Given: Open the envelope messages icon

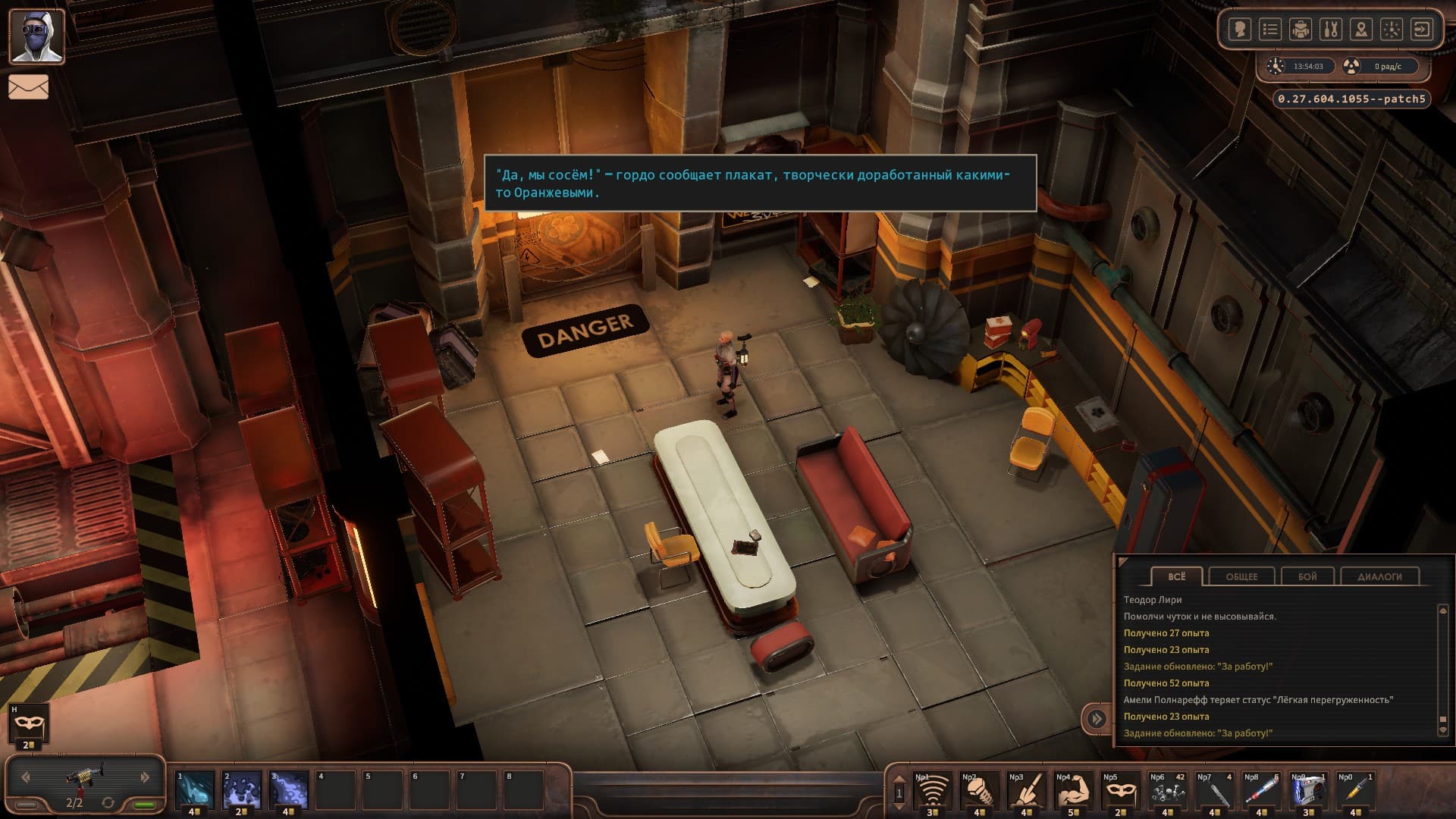Looking at the screenshot, I should click(x=29, y=87).
